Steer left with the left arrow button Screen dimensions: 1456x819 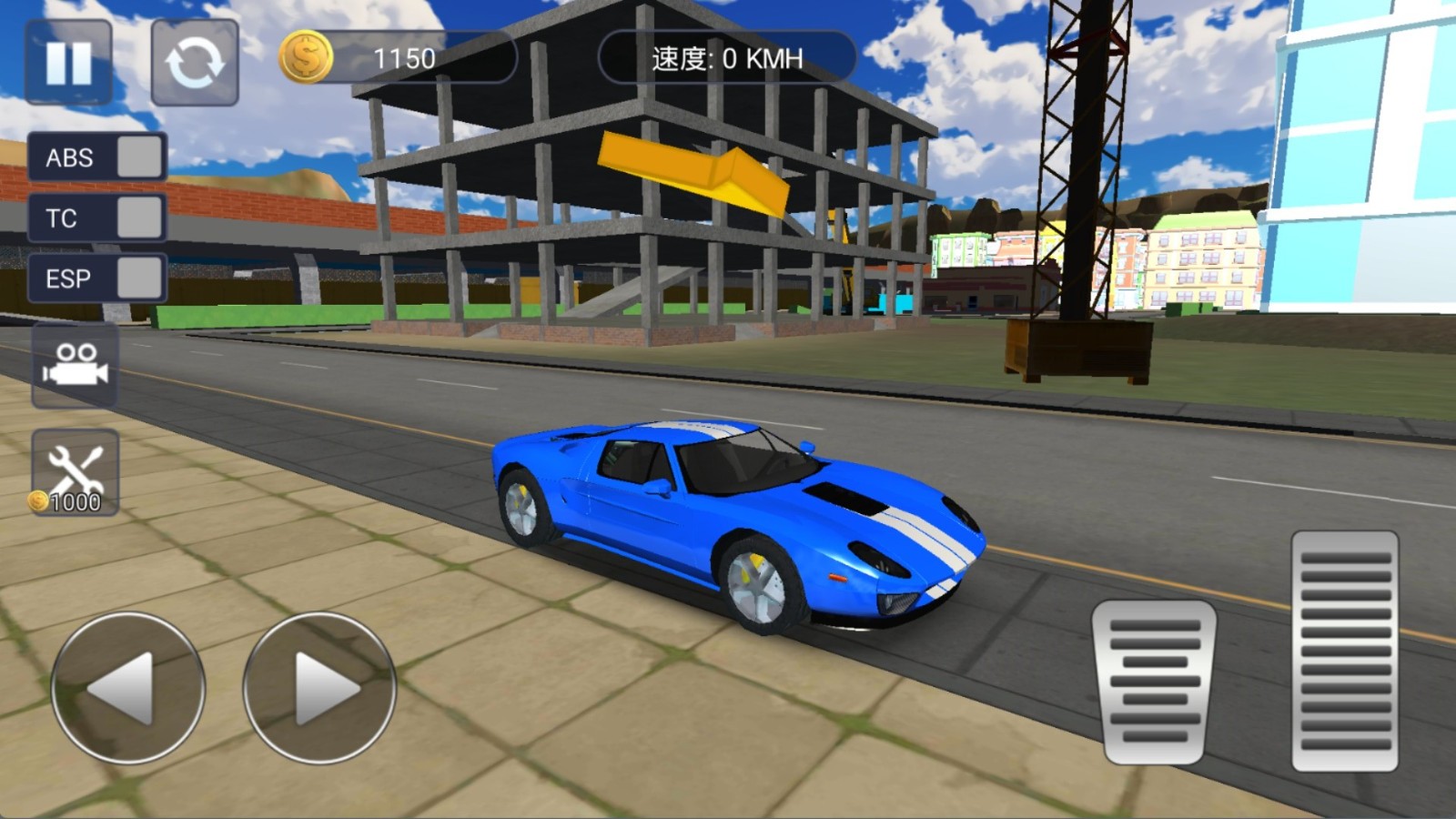[127, 688]
